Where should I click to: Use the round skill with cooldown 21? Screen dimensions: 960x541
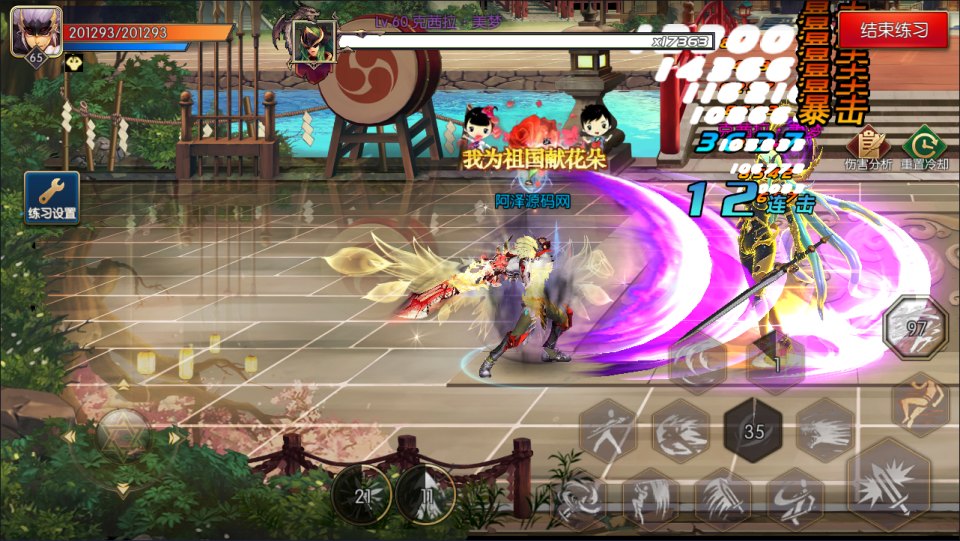(x=362, y=494)
